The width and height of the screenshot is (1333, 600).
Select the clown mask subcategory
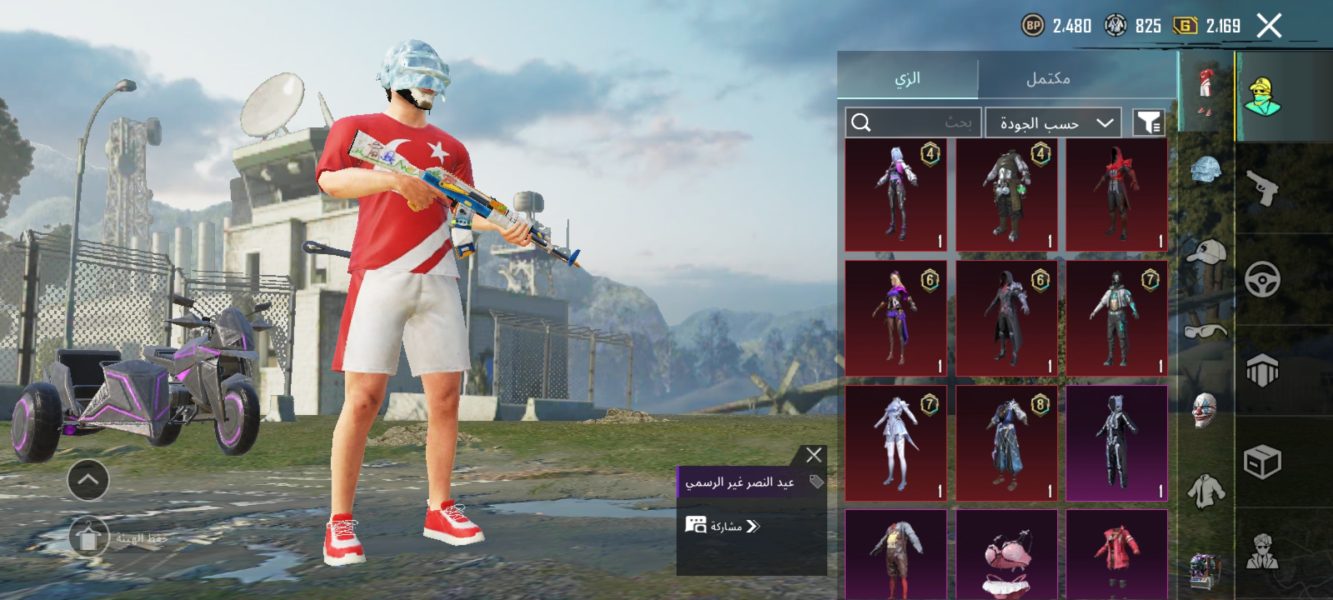pos(1206,409)
